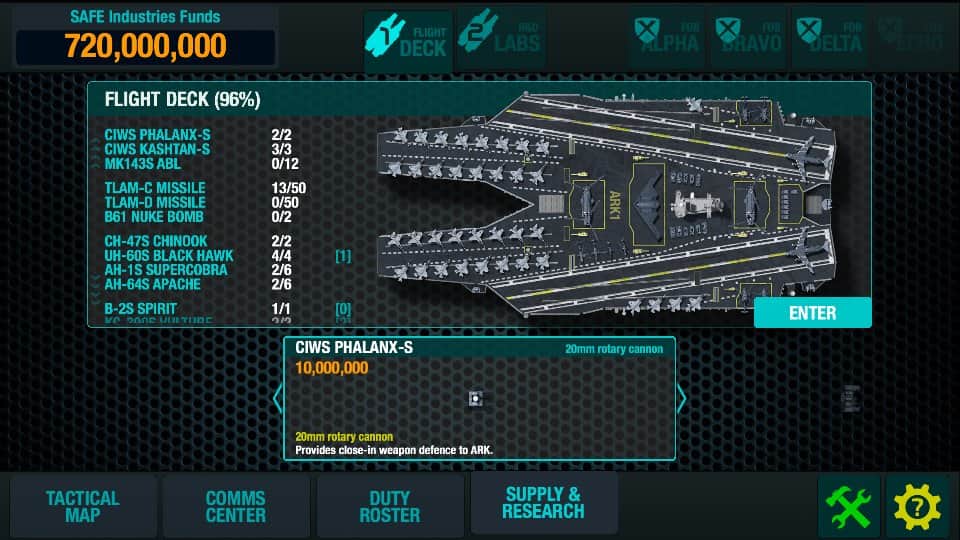This screenshot has width=960, height=540.
Task: Open the Duty Roster
Action: click(390, 506)
